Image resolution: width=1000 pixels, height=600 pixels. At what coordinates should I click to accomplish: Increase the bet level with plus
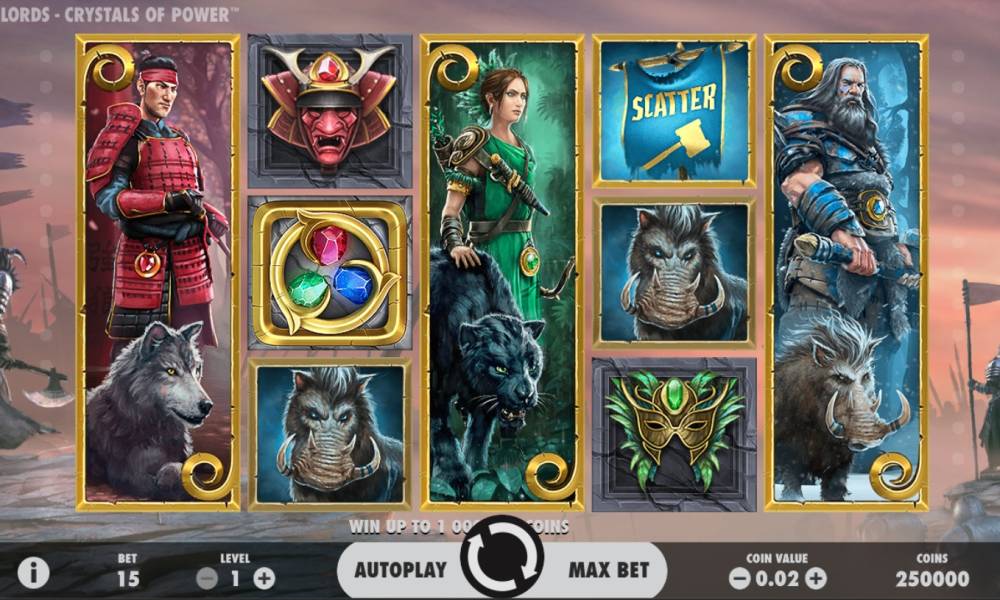coord(264,577)
